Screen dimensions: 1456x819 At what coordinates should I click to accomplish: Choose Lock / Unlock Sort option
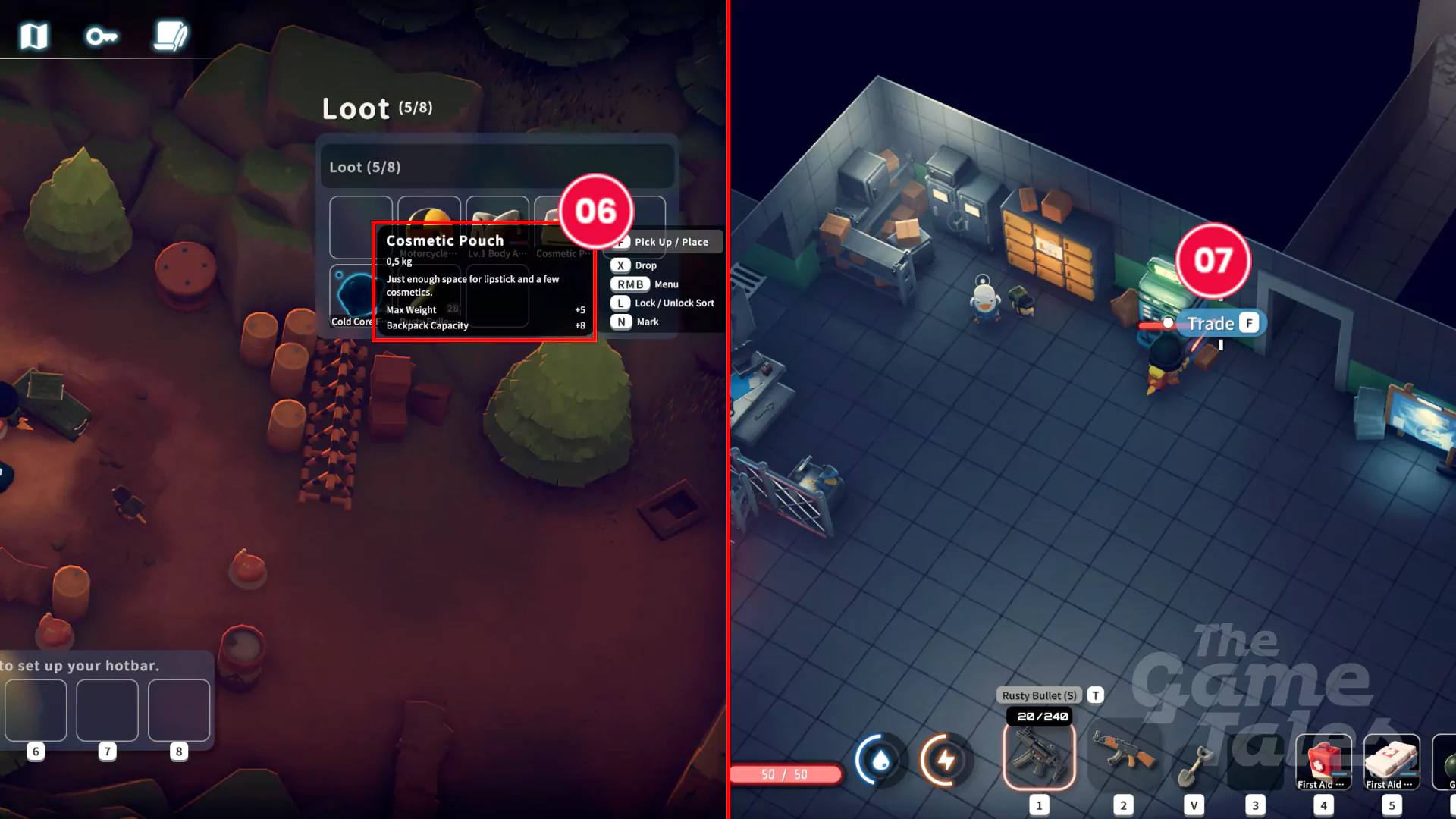[x=673, y=303]
